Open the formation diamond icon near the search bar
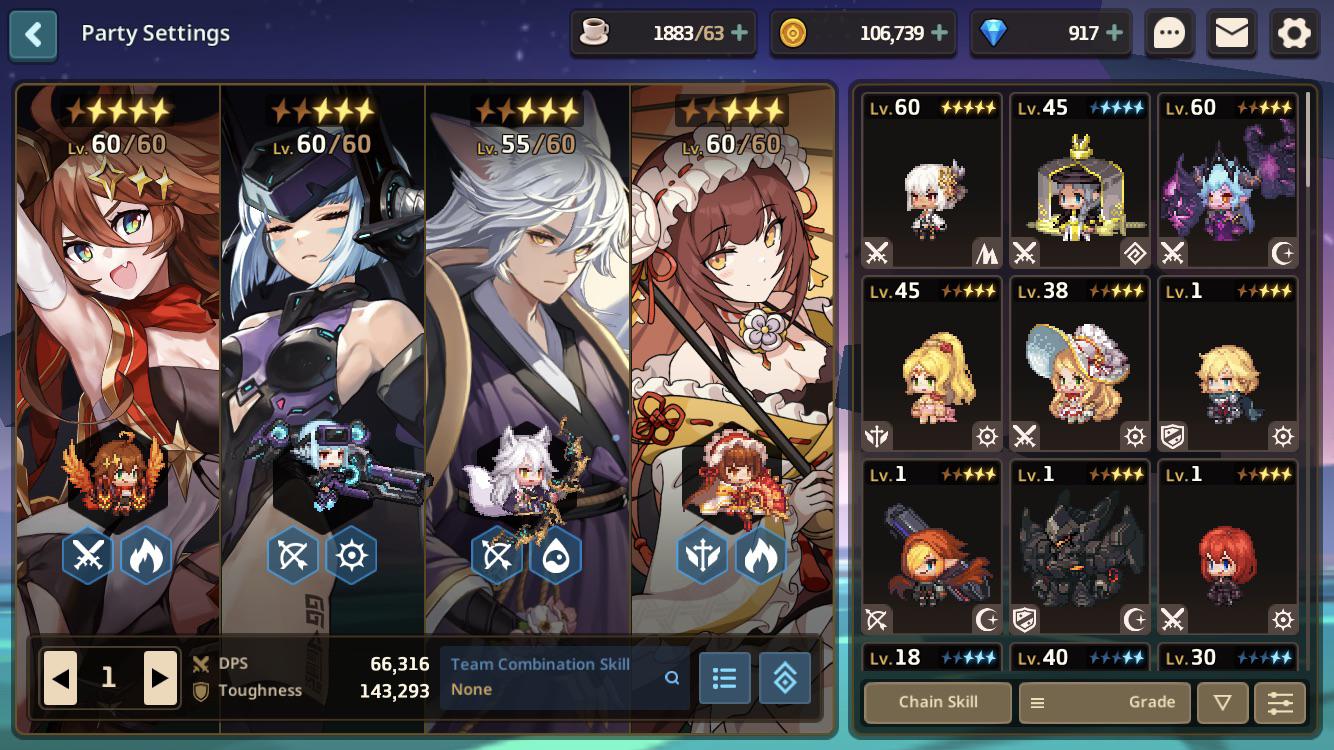This screenshot has height=750, width=1334. 785,678
